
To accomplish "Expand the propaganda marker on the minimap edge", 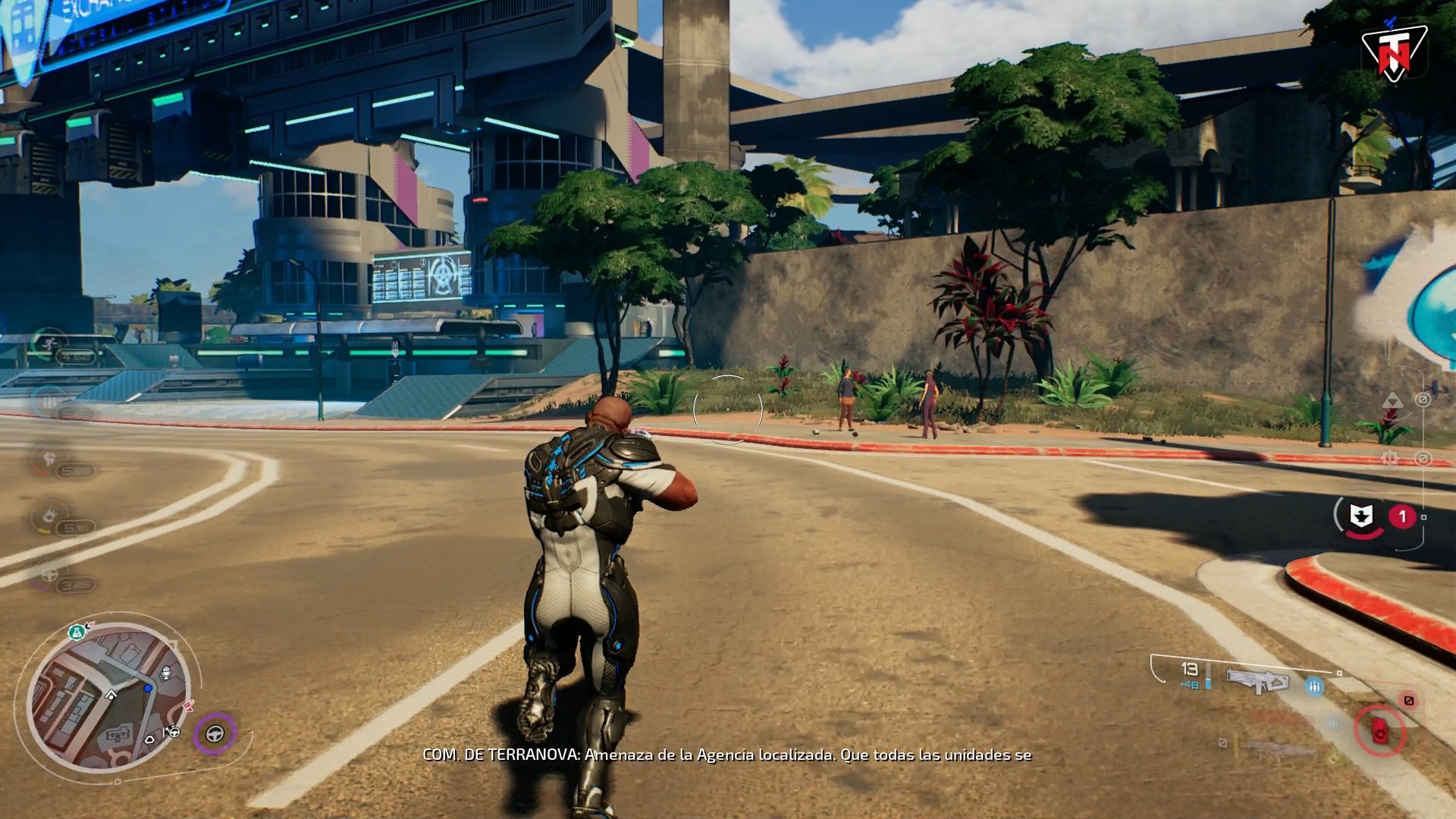I will coord(188,705).
